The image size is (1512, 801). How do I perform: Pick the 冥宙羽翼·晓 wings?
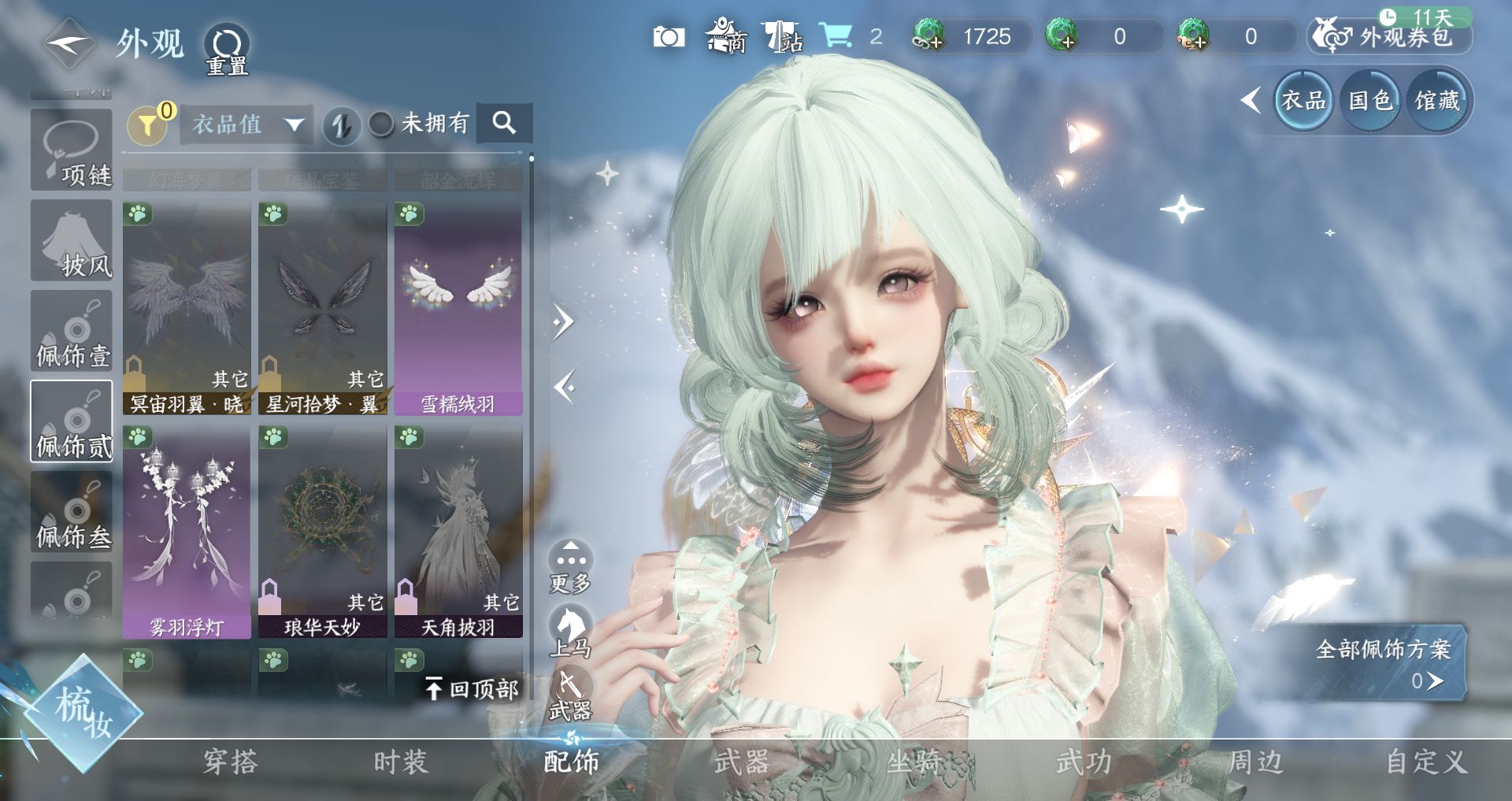(187, 309)
